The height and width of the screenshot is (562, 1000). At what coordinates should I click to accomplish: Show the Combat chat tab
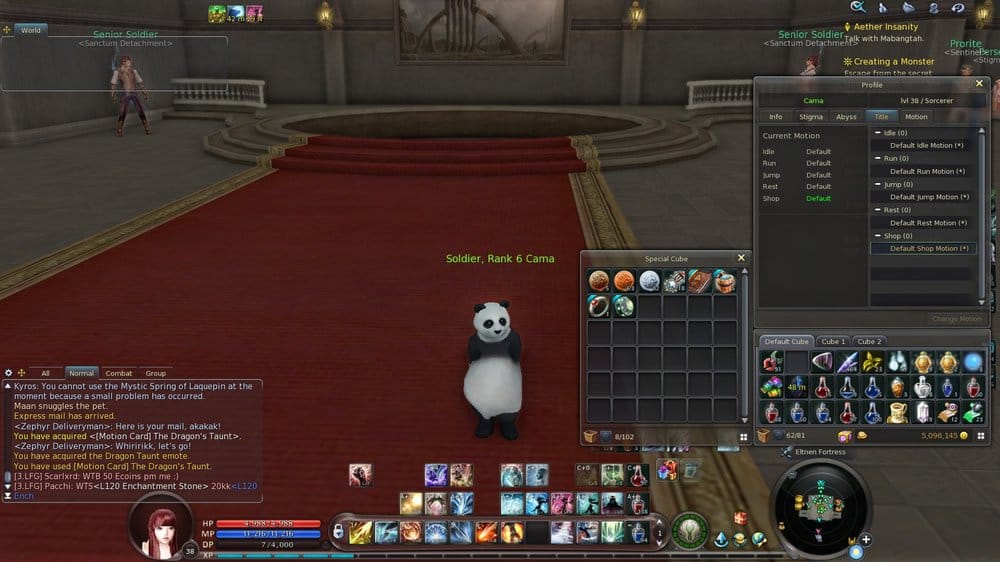pyautogui.click(x=118, y=373)
